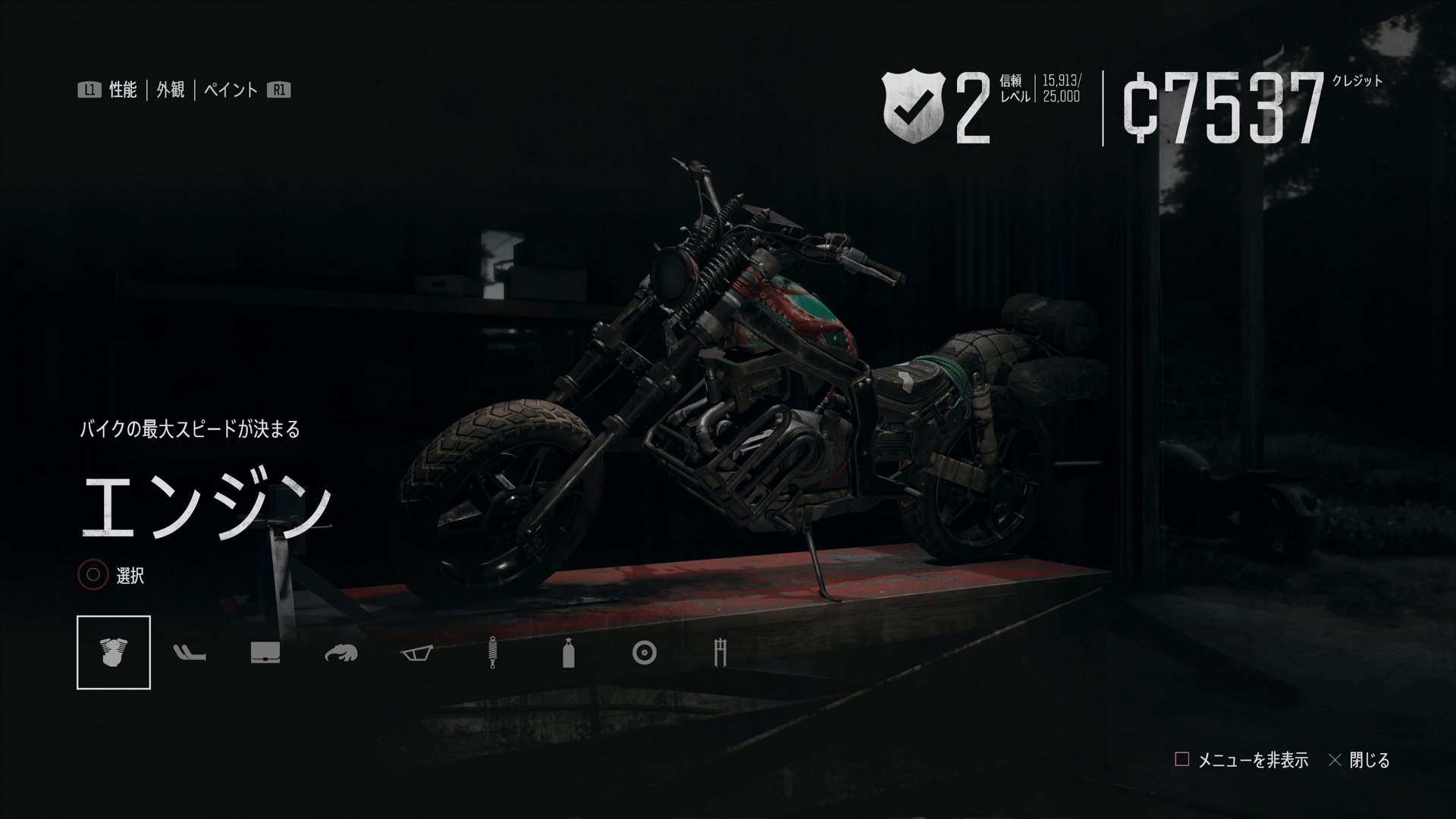The height and width of the screenshot is (819, 1456).
Task: Open the saddlebag upgrade category
Action: (x=265, y=653)
